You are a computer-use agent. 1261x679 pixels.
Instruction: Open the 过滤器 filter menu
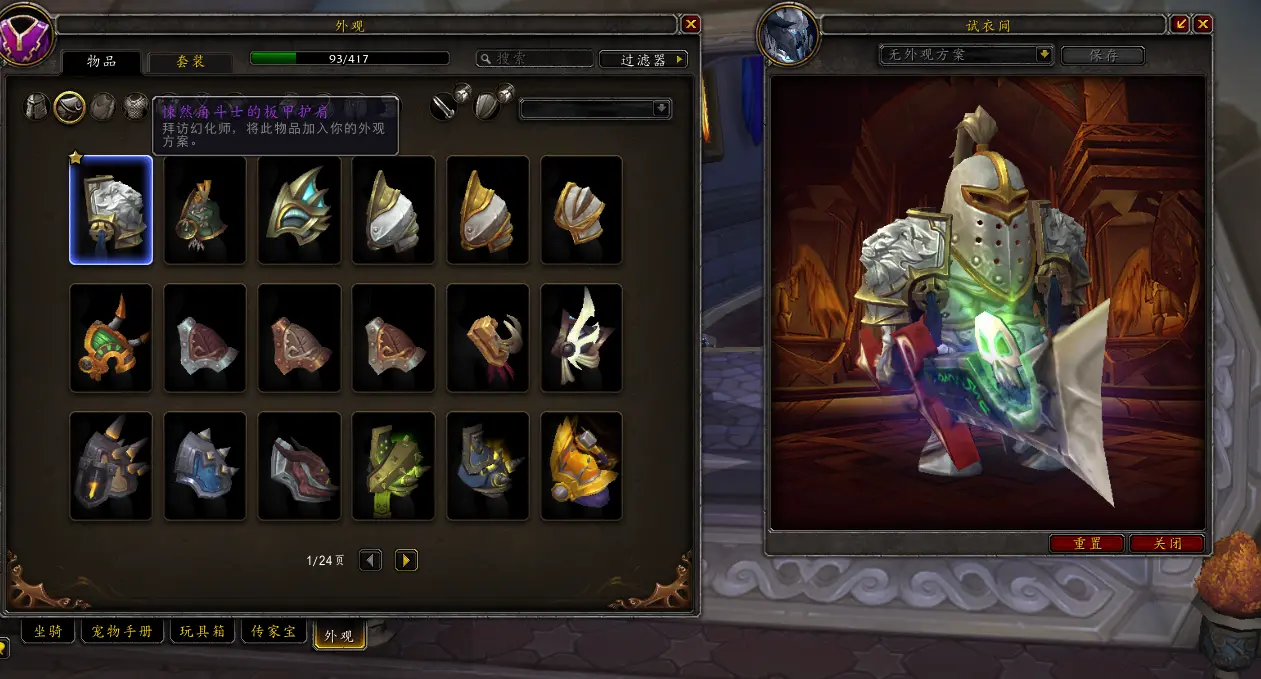[643, 60]
